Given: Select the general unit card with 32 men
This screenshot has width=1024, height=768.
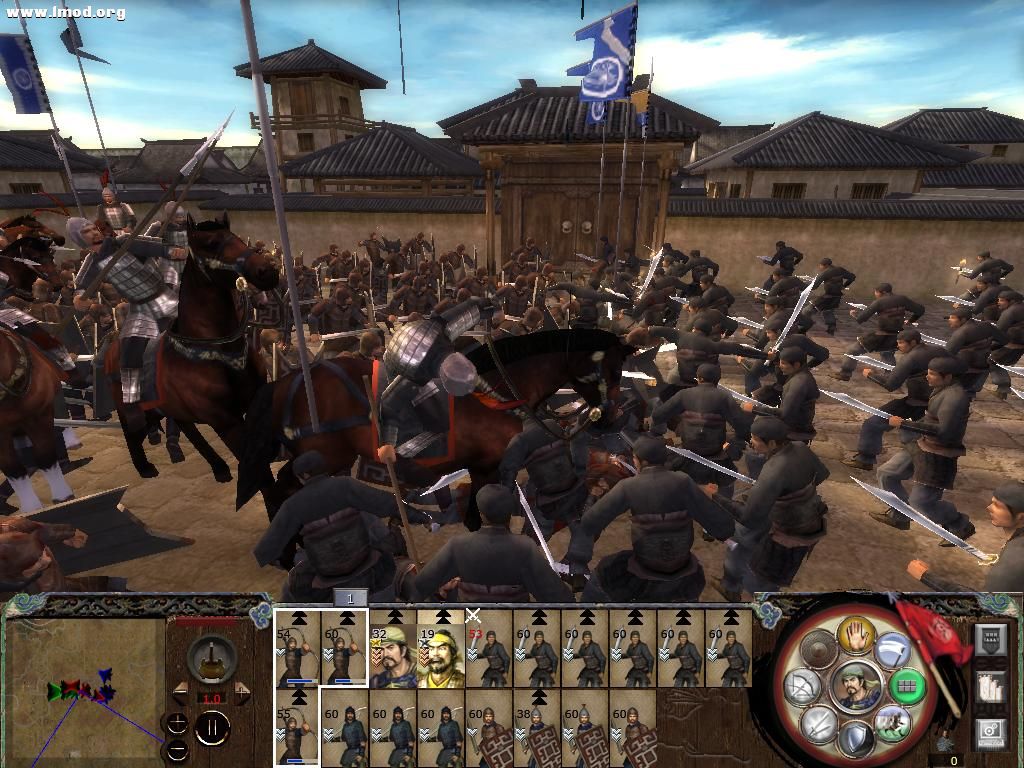Looking at the screenshot, I should point(393,650).
